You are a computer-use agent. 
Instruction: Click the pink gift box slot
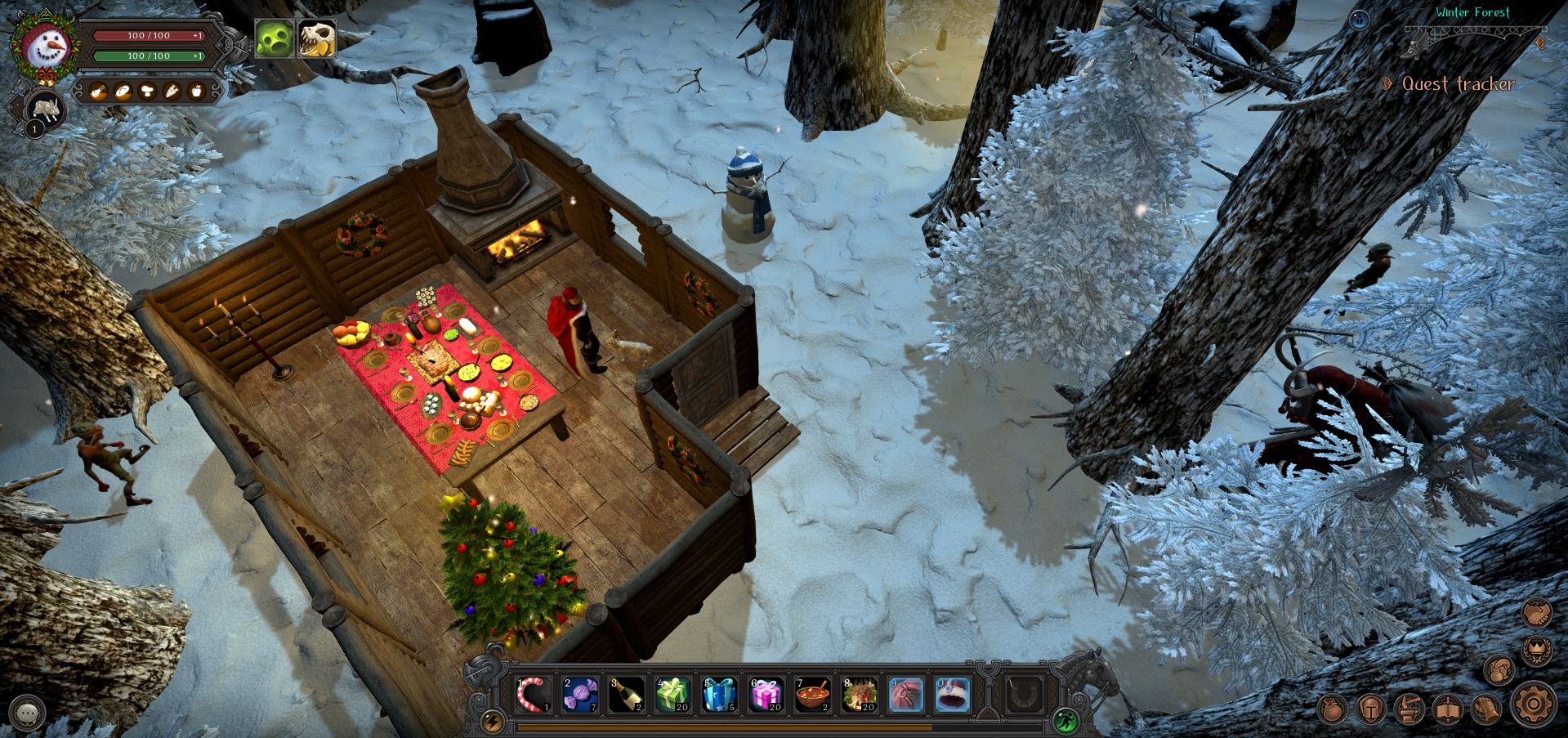tap(766, 695)
